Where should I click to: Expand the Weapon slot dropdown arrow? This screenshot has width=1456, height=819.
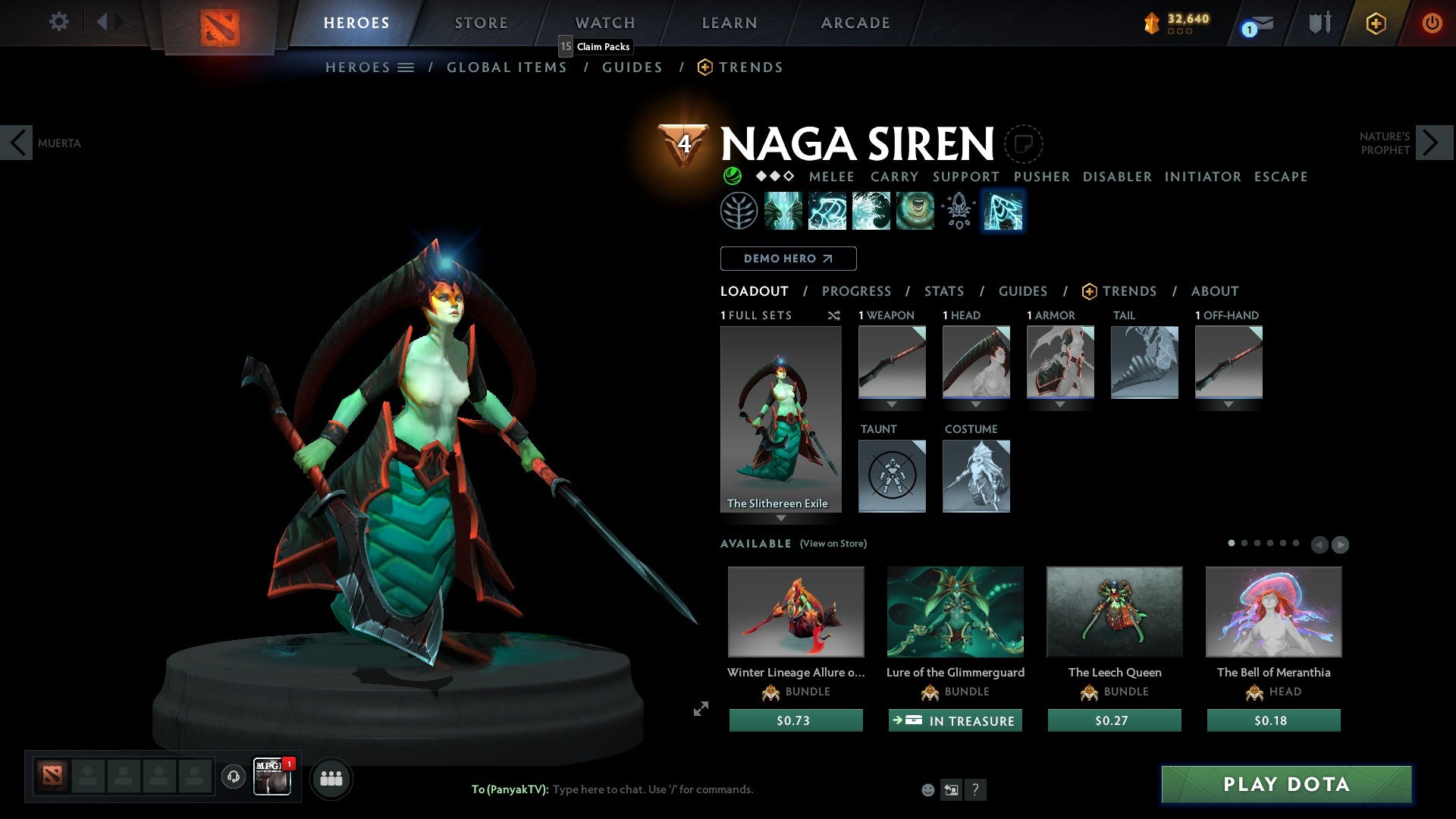click(892, 404)
